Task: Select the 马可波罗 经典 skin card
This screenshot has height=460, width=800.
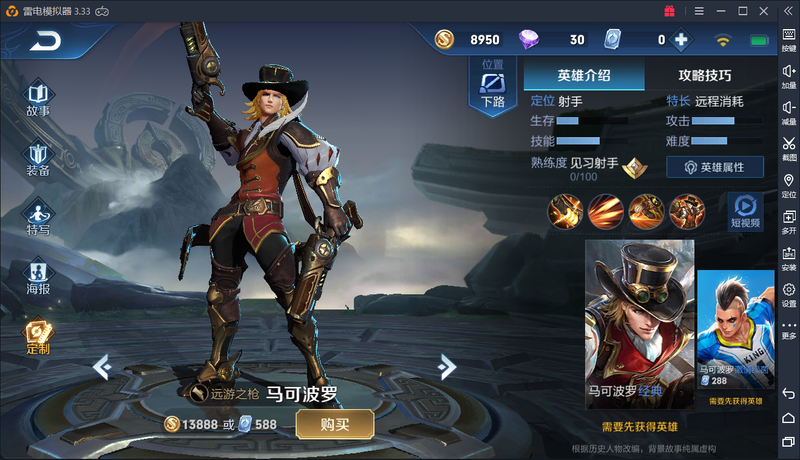Action: (639, 322)
